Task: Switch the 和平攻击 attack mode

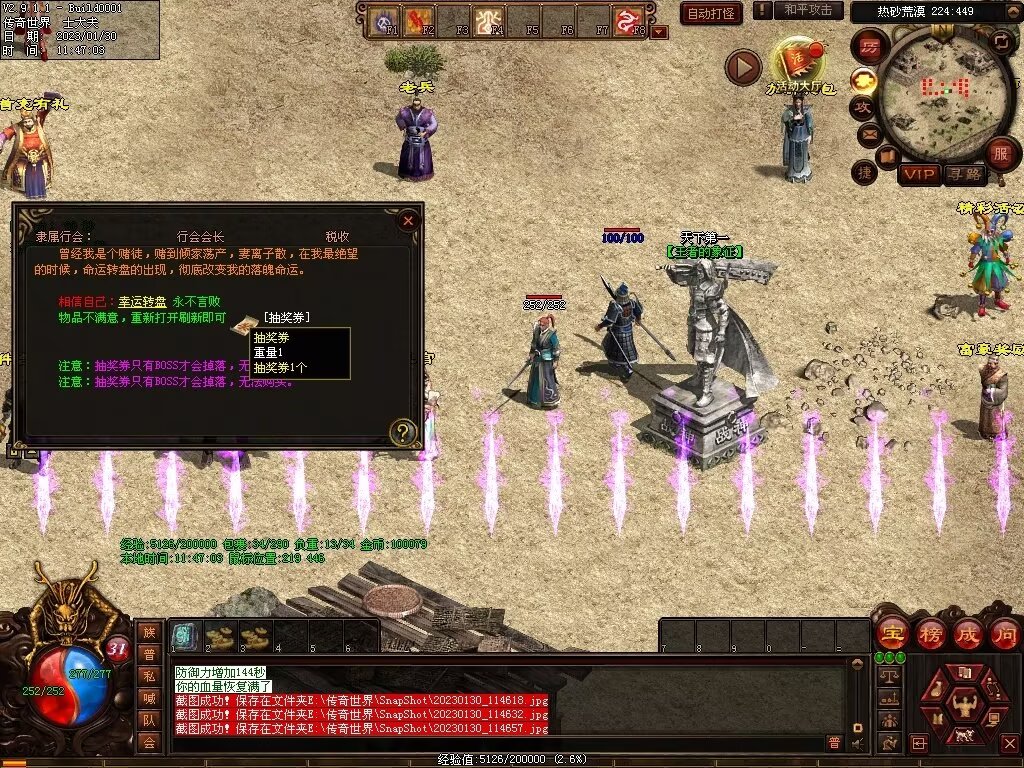Action: click(x=807, y=10)
